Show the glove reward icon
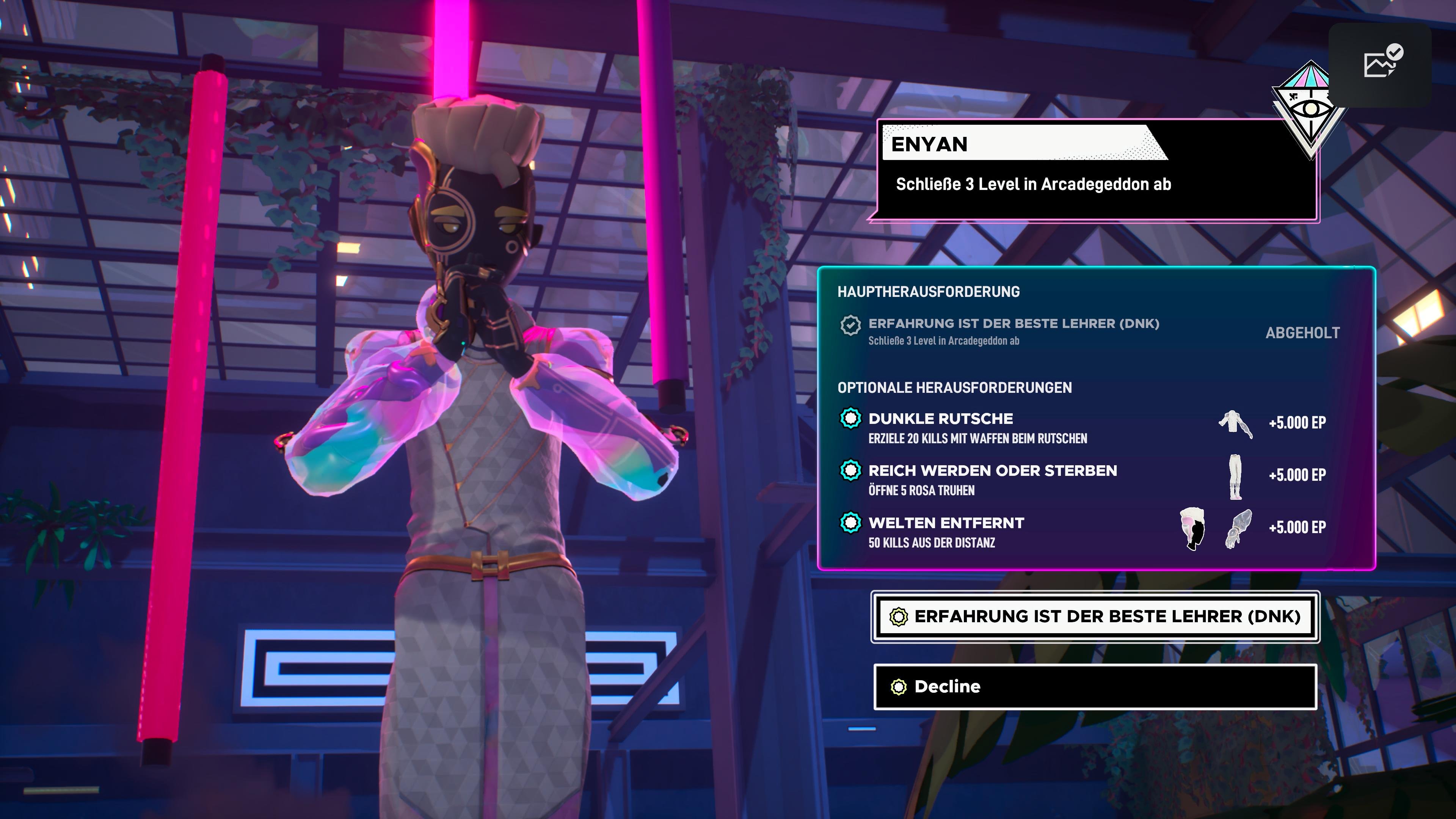The height and width of the screenshot is (819, 1456). pos(1238,529)
